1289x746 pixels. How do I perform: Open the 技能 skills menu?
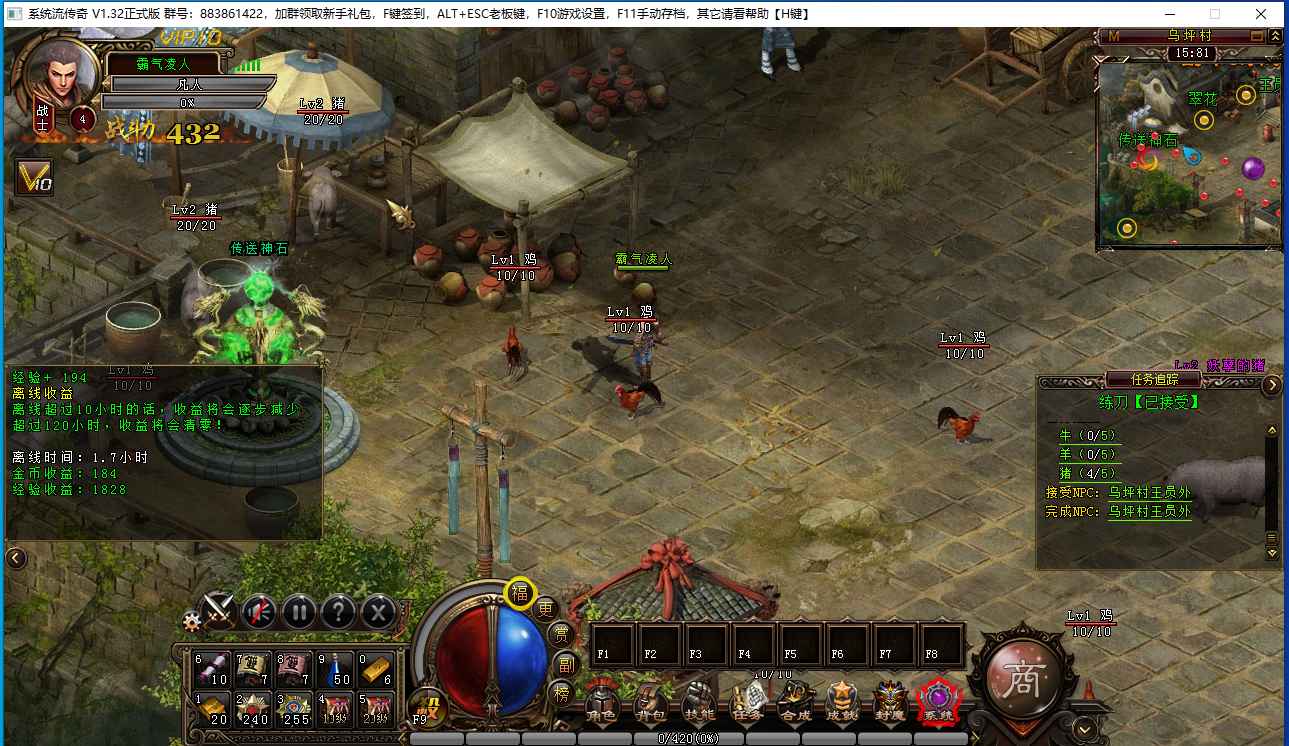(698, 703)
